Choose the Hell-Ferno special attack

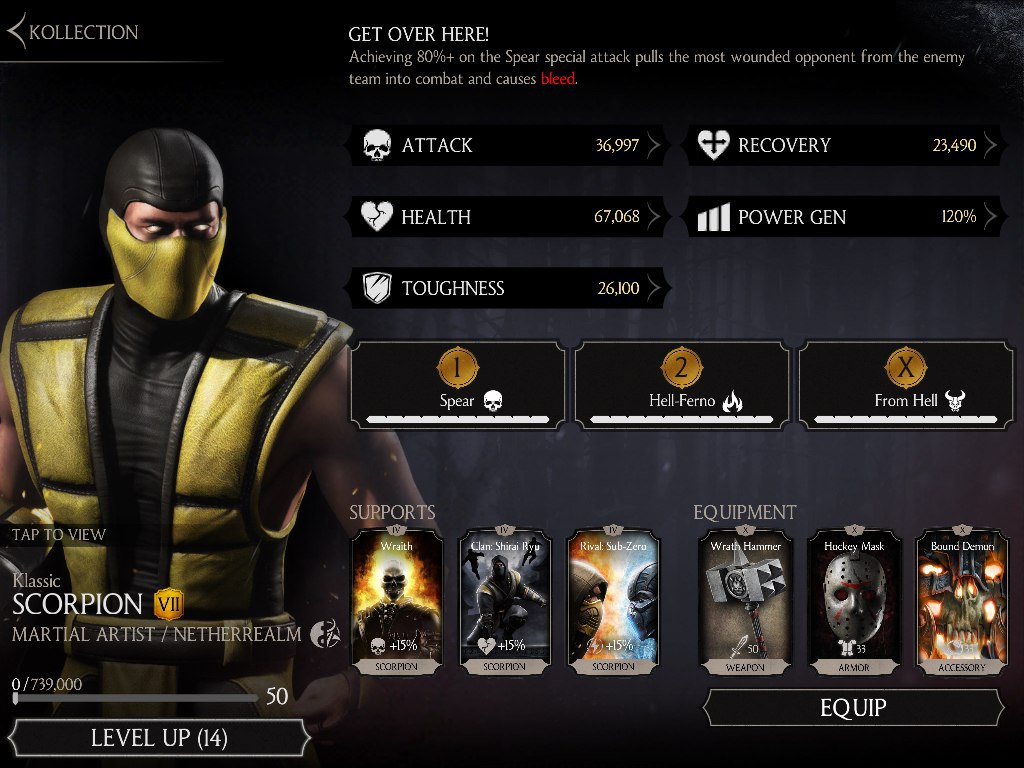682,385
